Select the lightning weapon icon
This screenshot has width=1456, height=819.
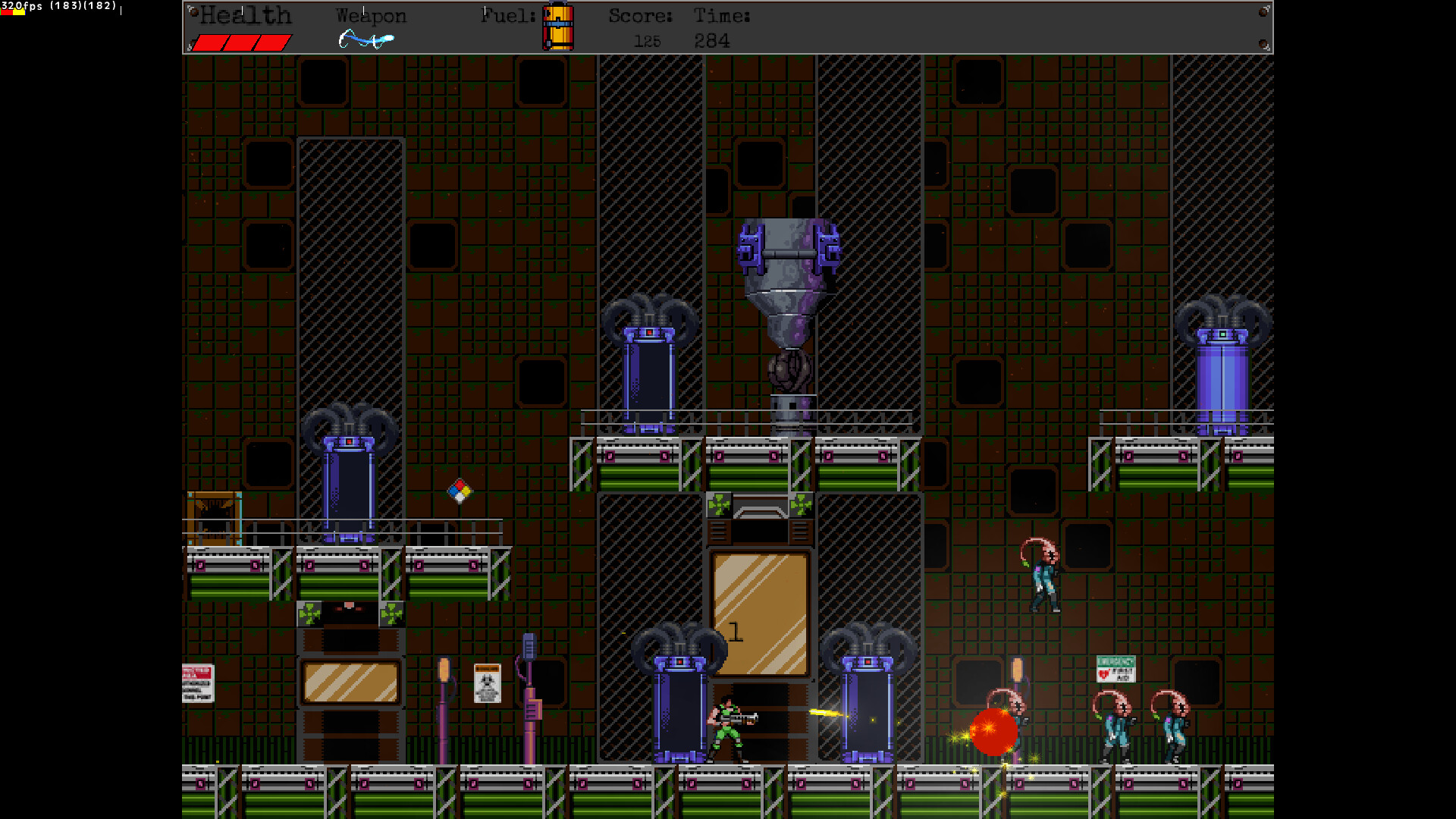click(x=366, y=39)
